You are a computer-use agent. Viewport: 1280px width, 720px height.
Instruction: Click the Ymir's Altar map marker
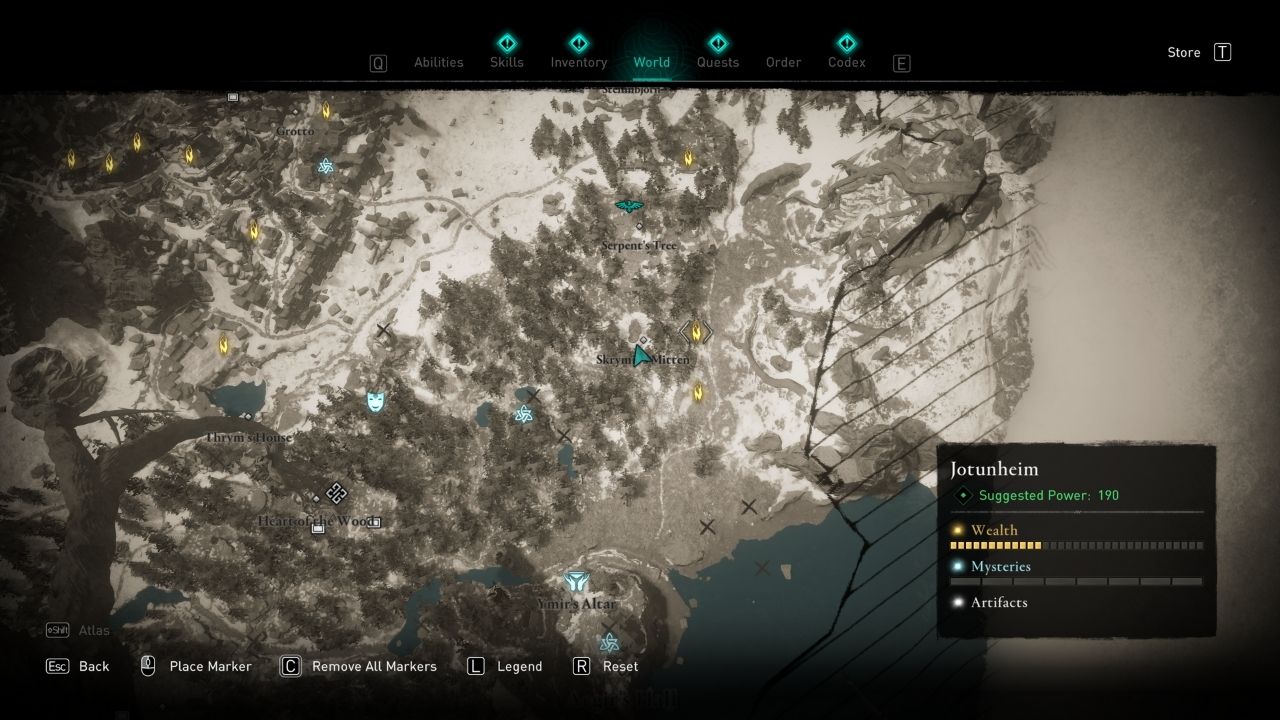click(576, 582)
